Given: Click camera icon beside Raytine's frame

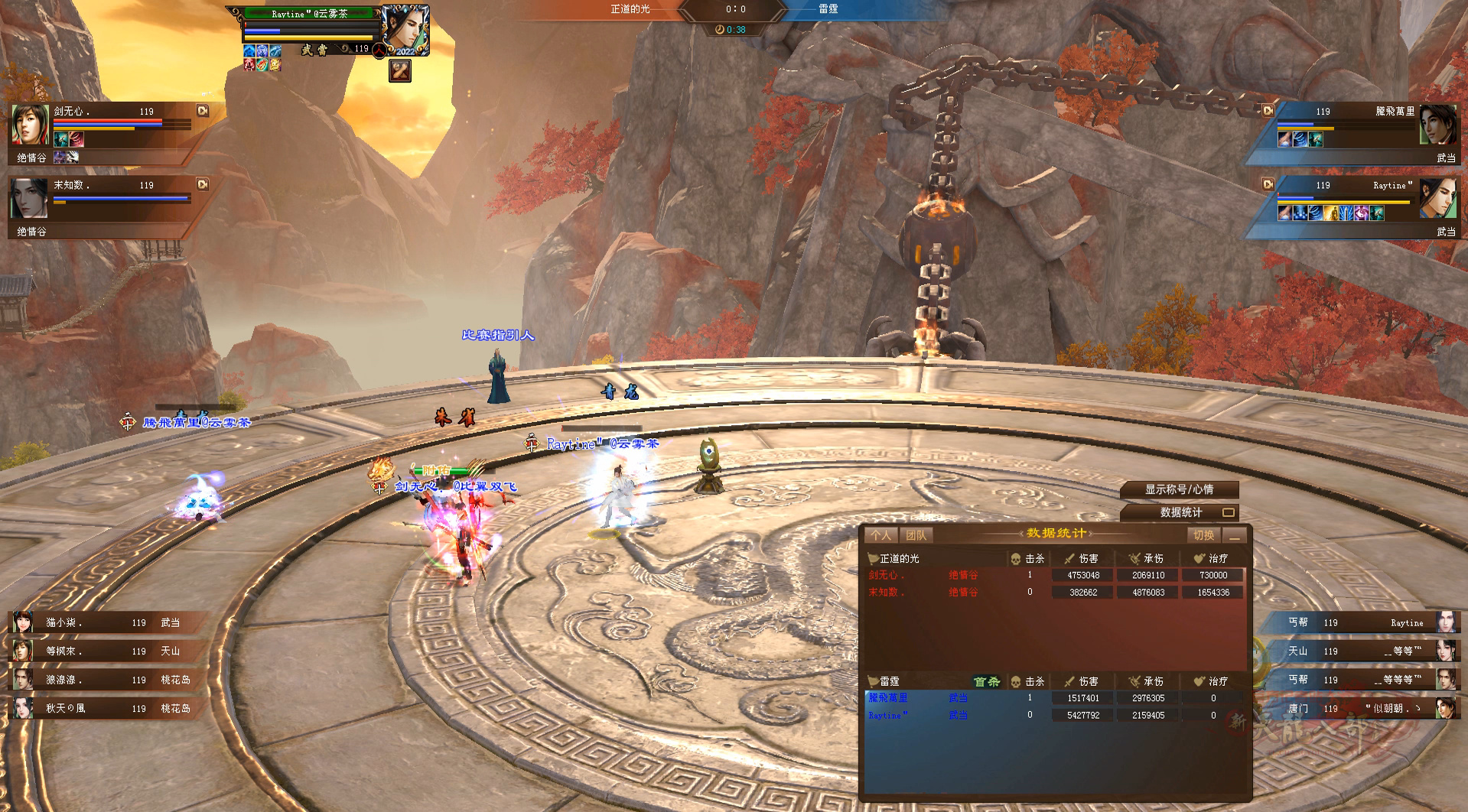Looking at the screenshot, I should (1268, 184).
